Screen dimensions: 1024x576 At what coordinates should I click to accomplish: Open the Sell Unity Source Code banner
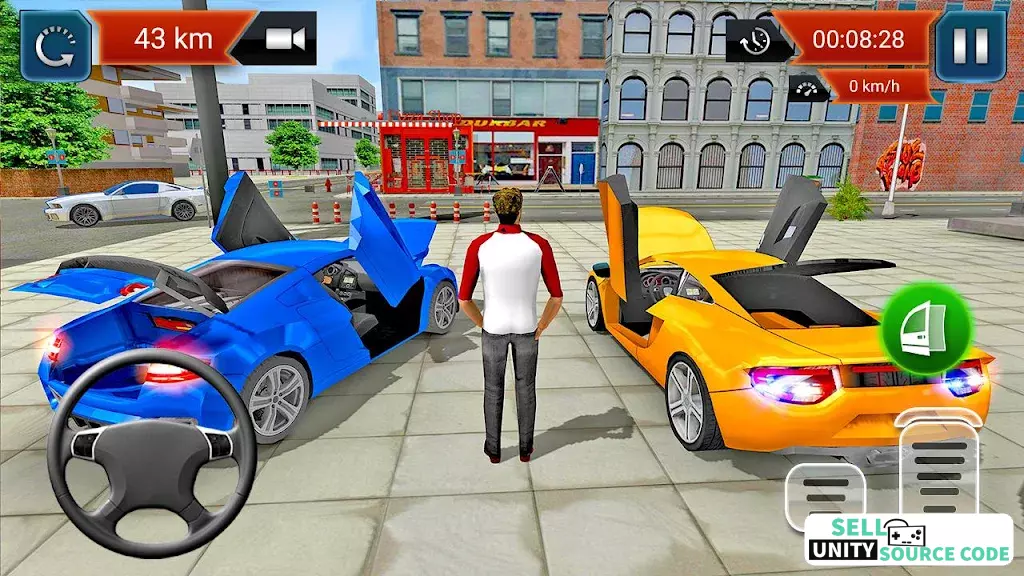click(908, 541)
